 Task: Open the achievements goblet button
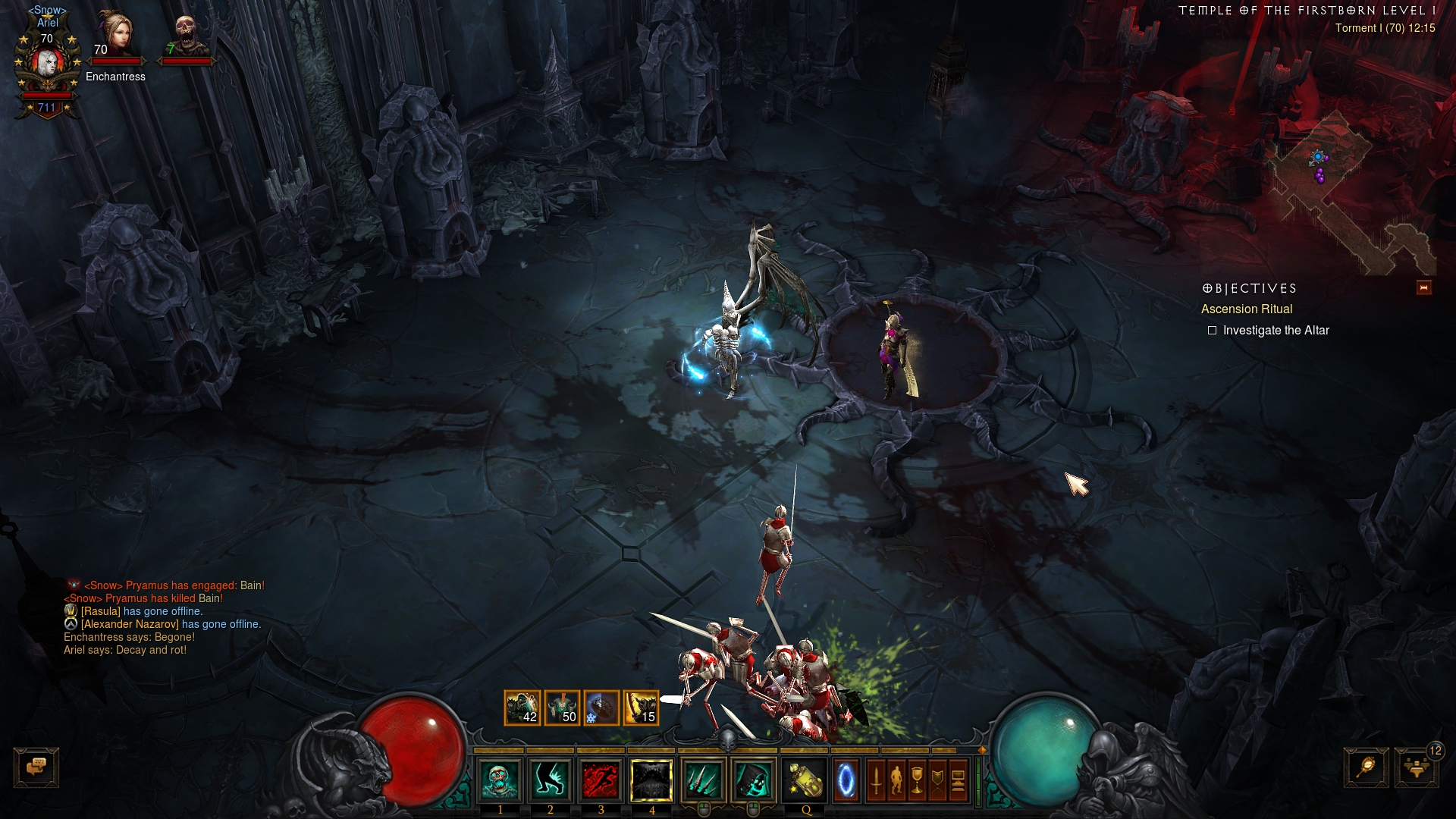[917, 780]
